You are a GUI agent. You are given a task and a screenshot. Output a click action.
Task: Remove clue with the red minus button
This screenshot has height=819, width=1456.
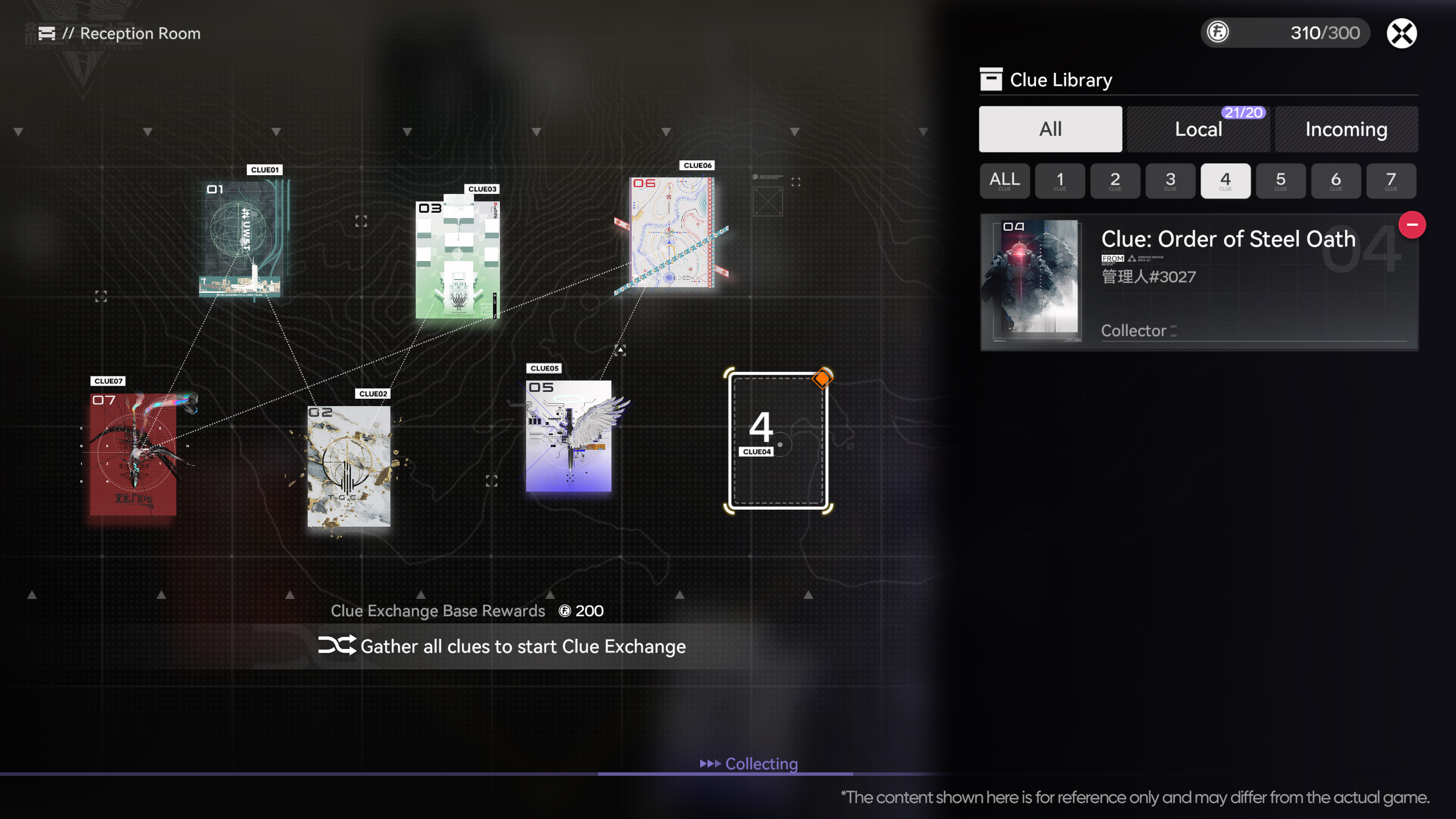tap(1412, 225)
